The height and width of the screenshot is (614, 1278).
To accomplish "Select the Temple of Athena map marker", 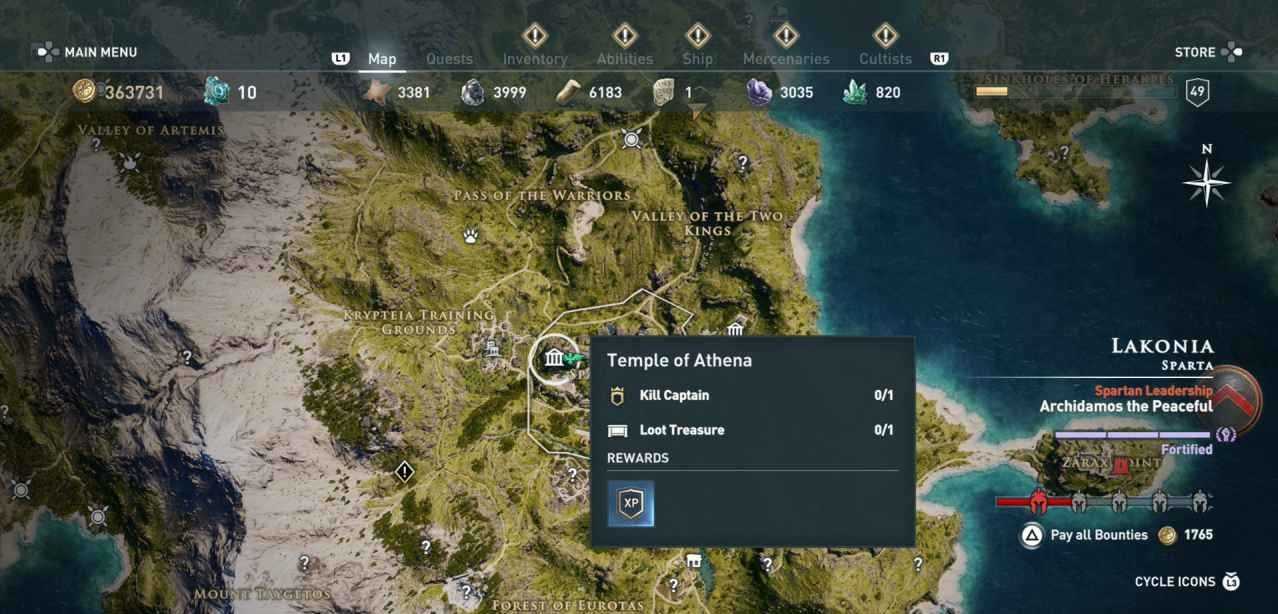I will (x=553, y=358).
